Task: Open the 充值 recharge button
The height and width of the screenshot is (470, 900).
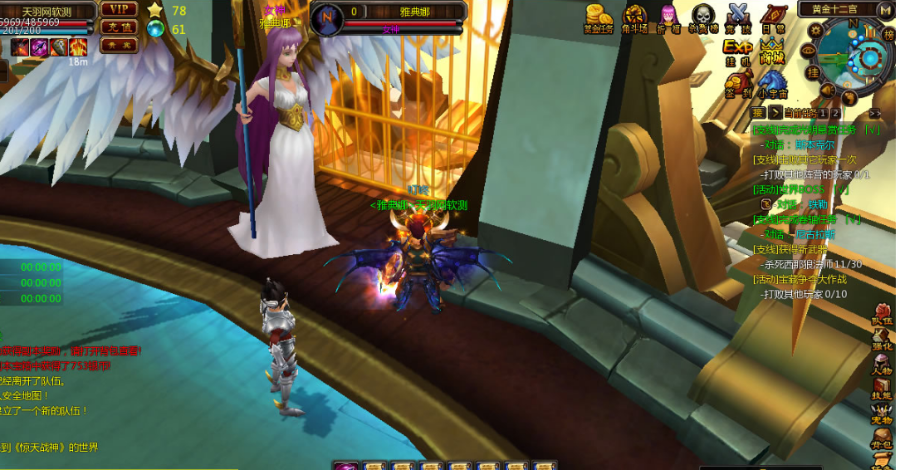Action: [x=118, y=27]
